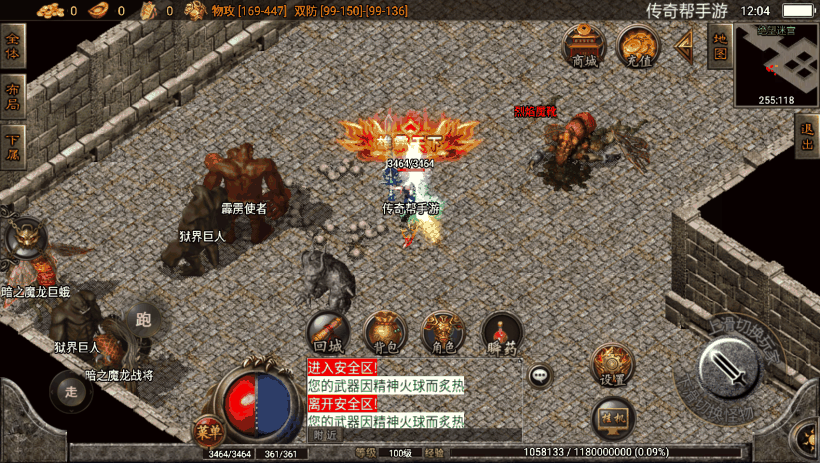Click the 绝望迷宫 minimap
This screenshot has width=820, height=463.
(776, 65)
